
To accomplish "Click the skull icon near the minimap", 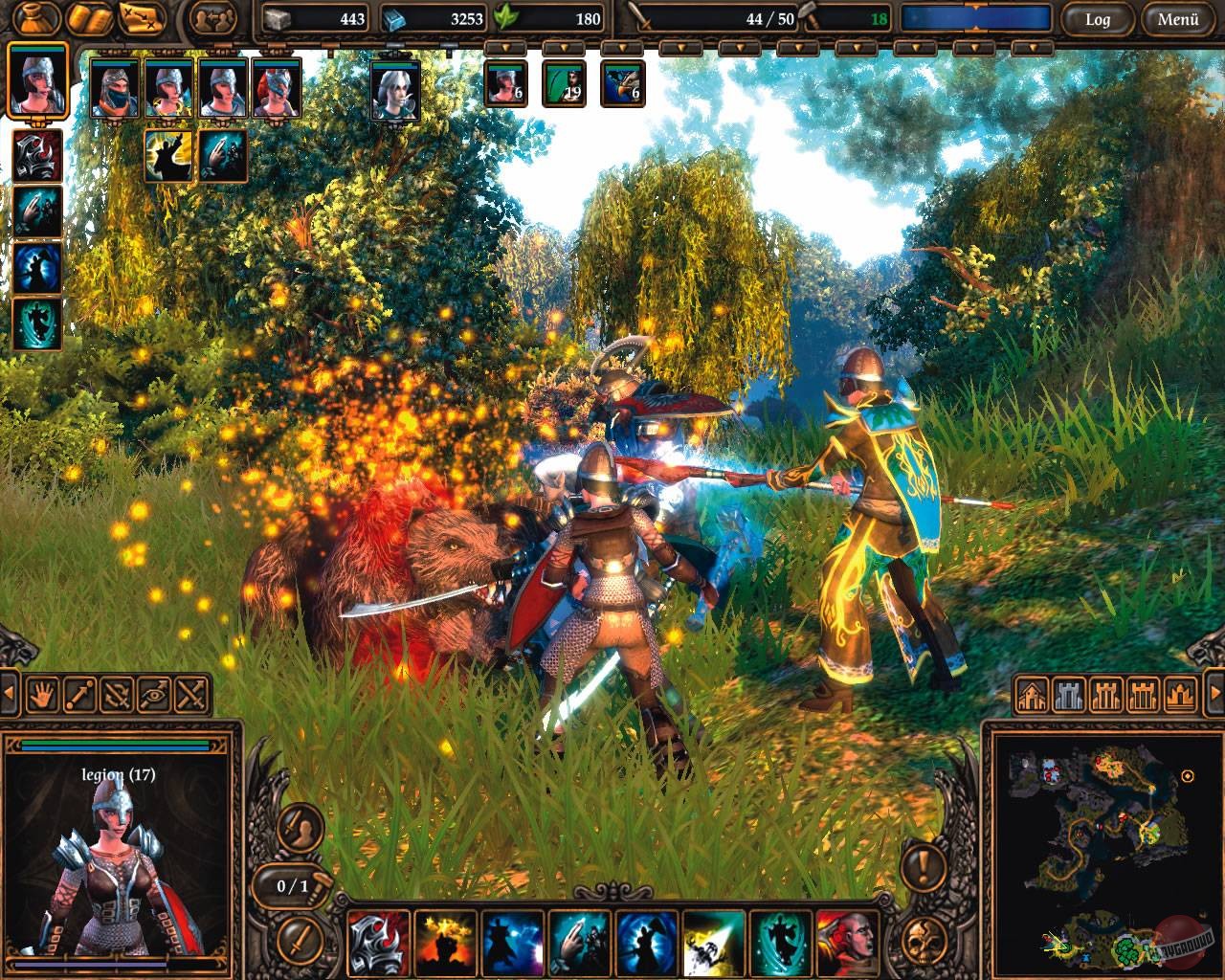I will point(924,941).
